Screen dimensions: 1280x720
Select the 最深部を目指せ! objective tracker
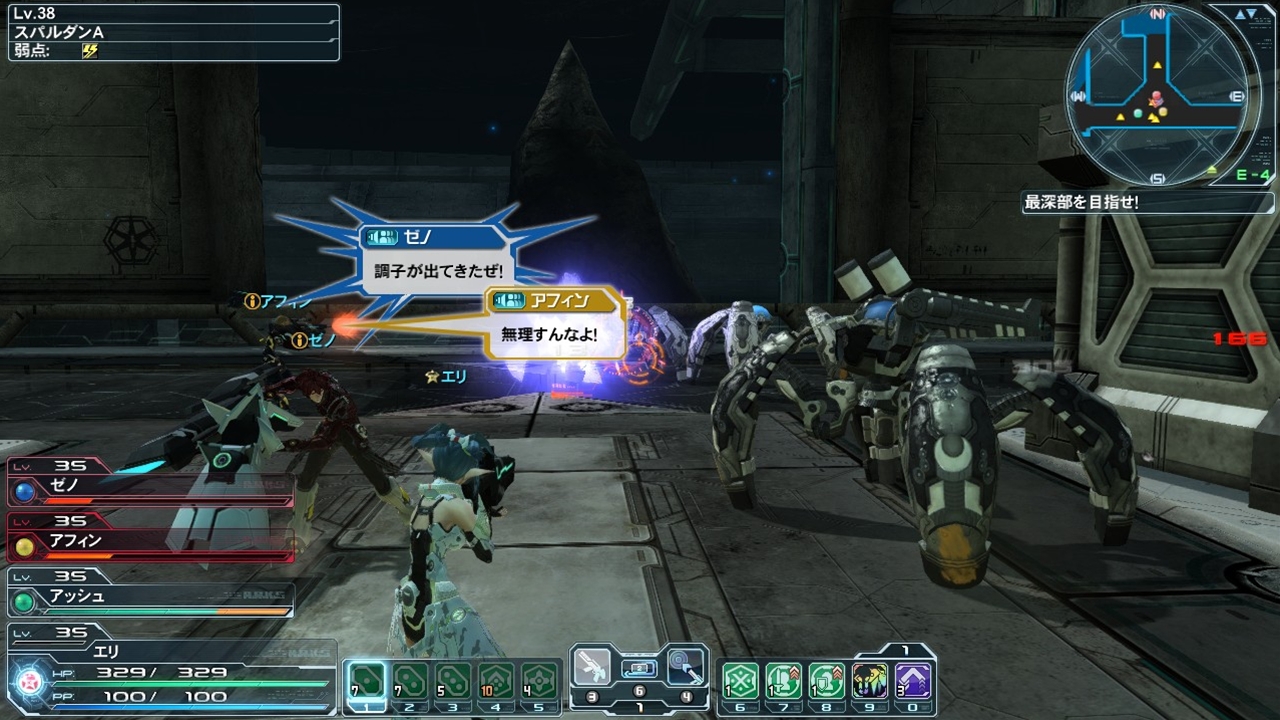(1146, 202)
